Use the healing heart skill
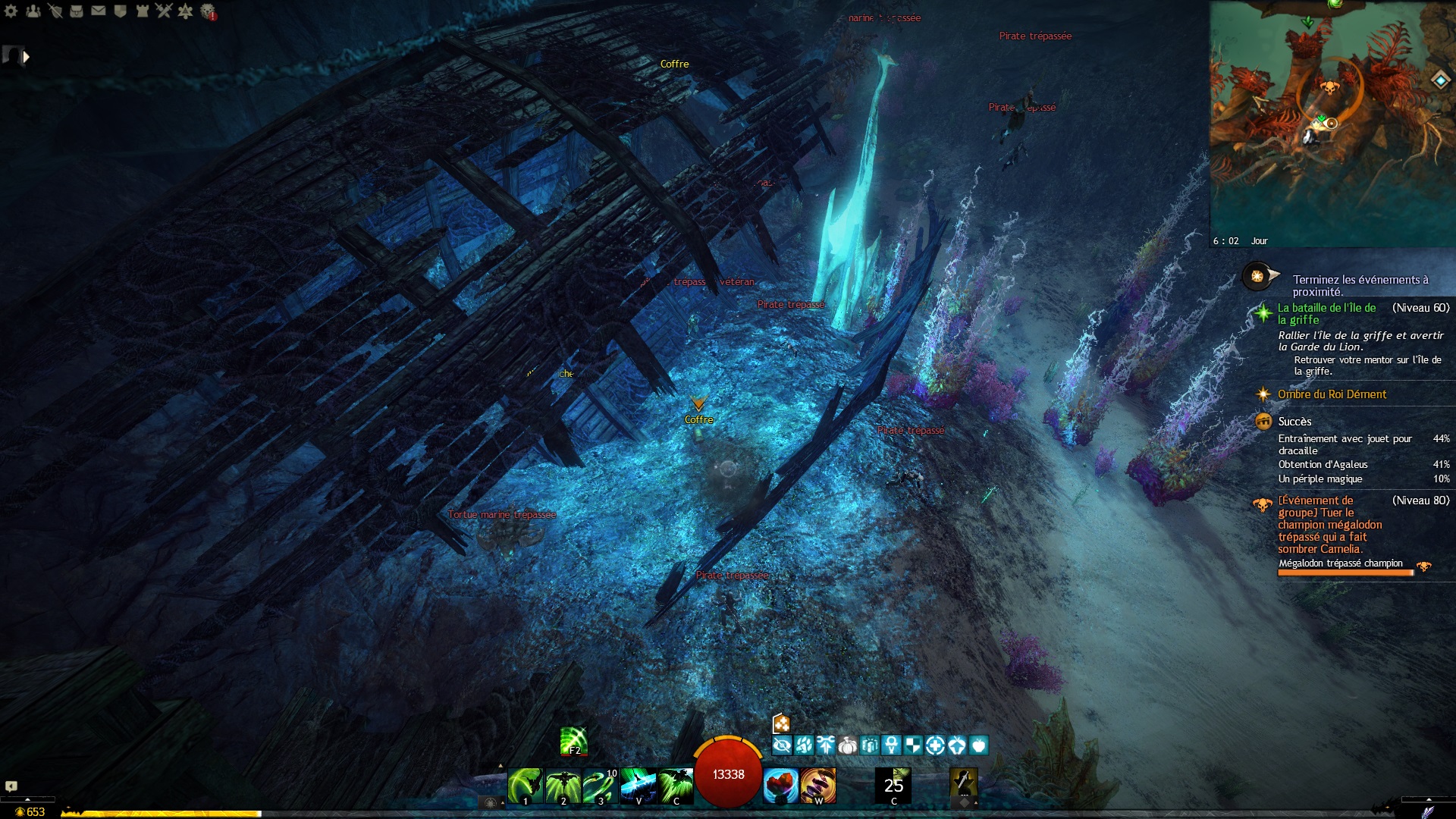The width and height of the screenshot is (1456, 819). click(780, 785)
